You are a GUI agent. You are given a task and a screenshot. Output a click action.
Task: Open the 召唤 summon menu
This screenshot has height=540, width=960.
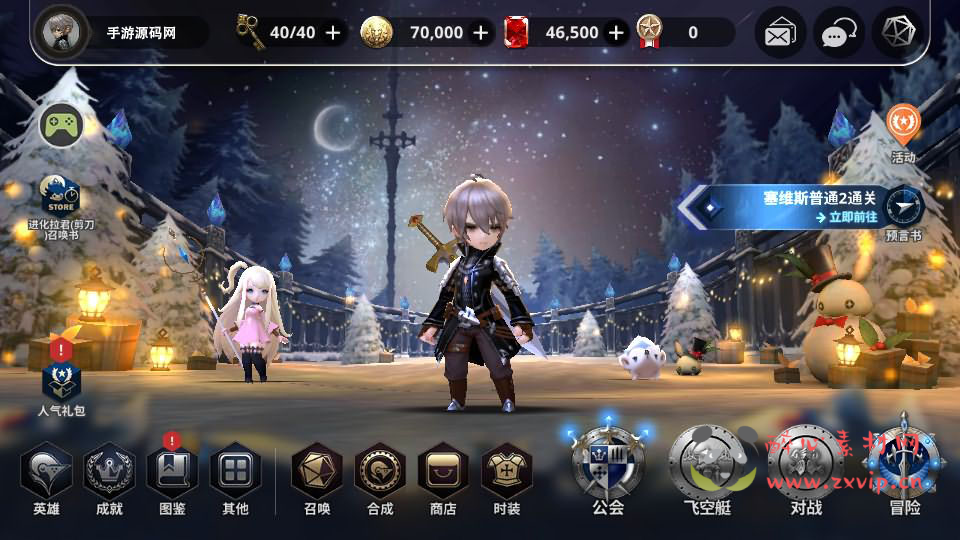tap(316, 473)
